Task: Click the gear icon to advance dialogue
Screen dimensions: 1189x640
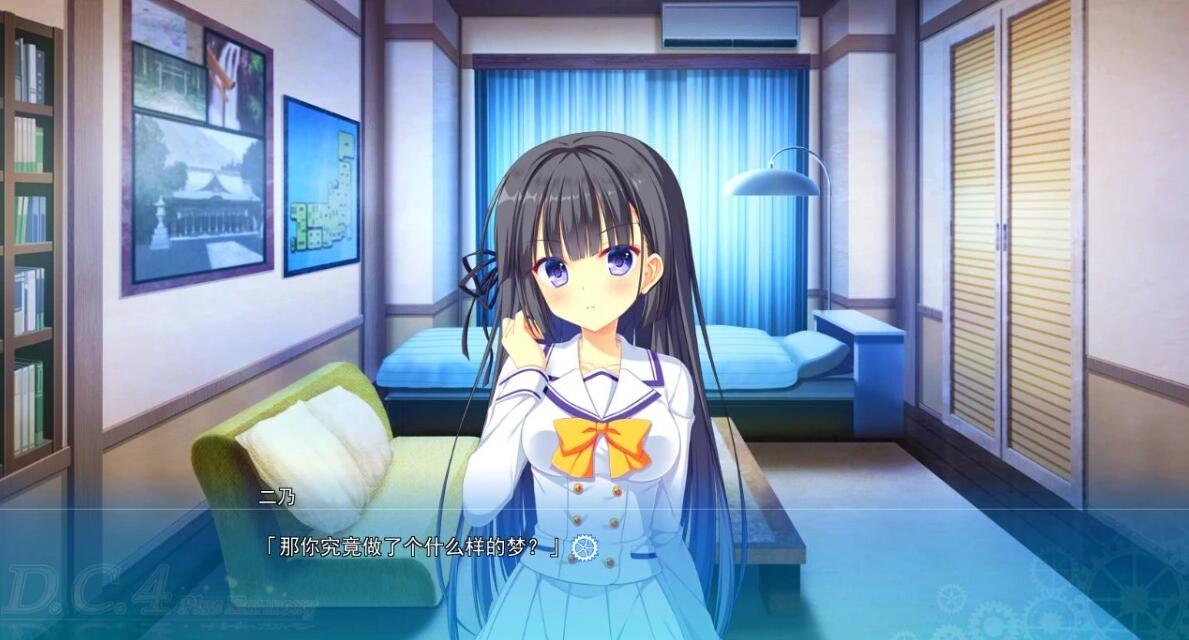Action: point(584,547)
